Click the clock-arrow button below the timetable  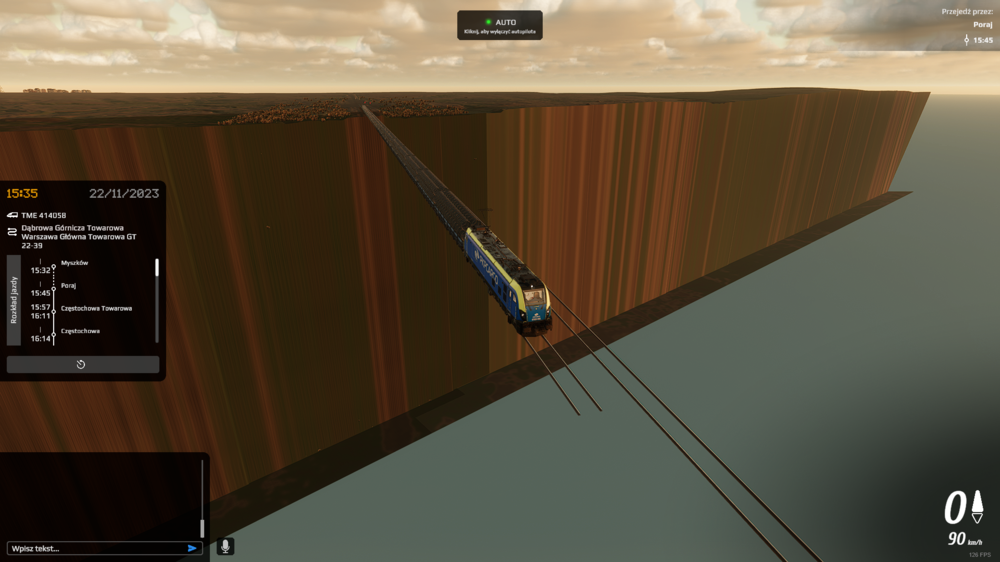82,364
